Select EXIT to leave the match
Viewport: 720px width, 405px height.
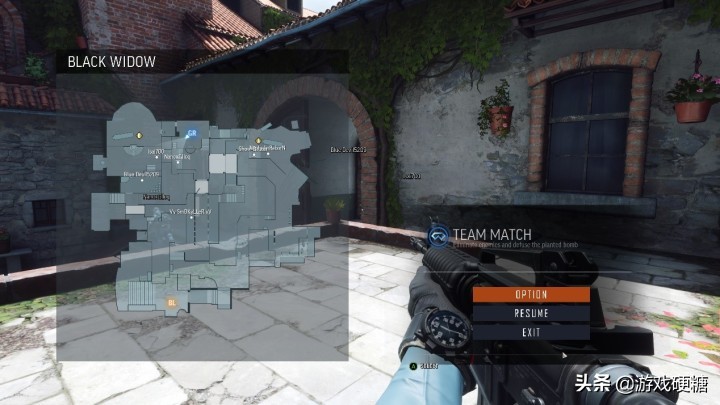531,331
